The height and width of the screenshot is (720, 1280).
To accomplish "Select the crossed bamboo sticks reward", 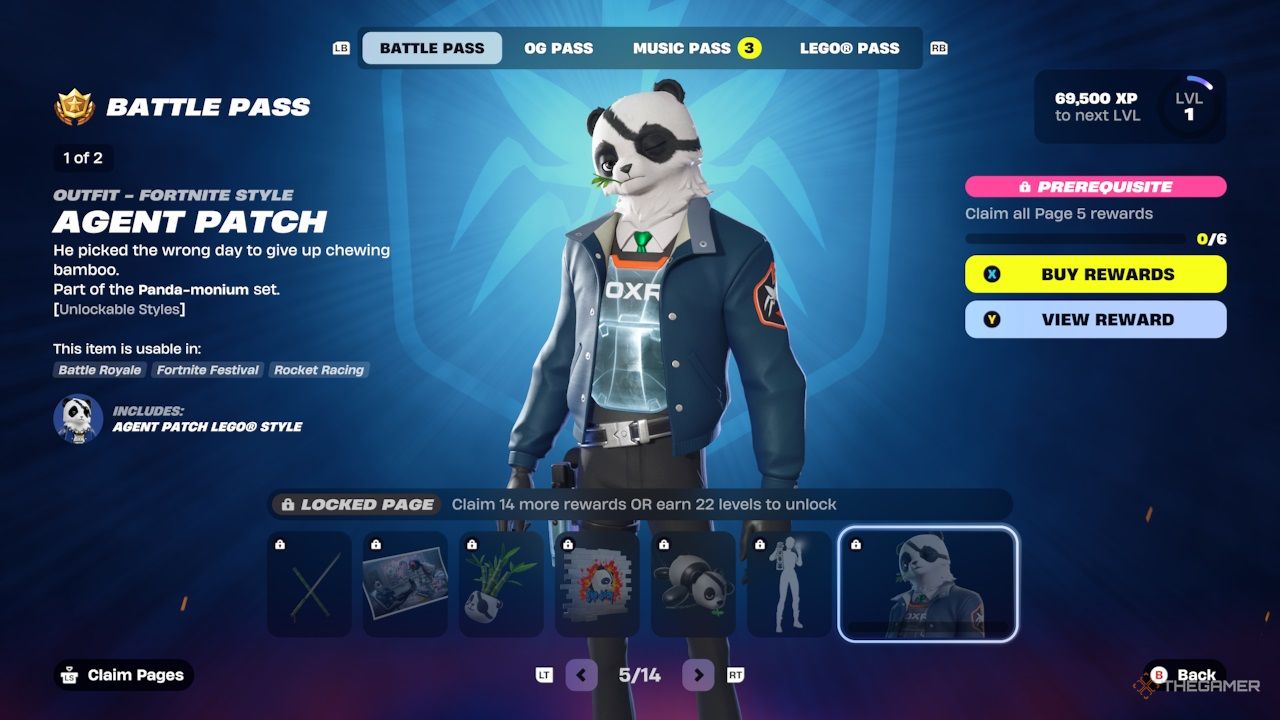I will [x=309, y=585].
